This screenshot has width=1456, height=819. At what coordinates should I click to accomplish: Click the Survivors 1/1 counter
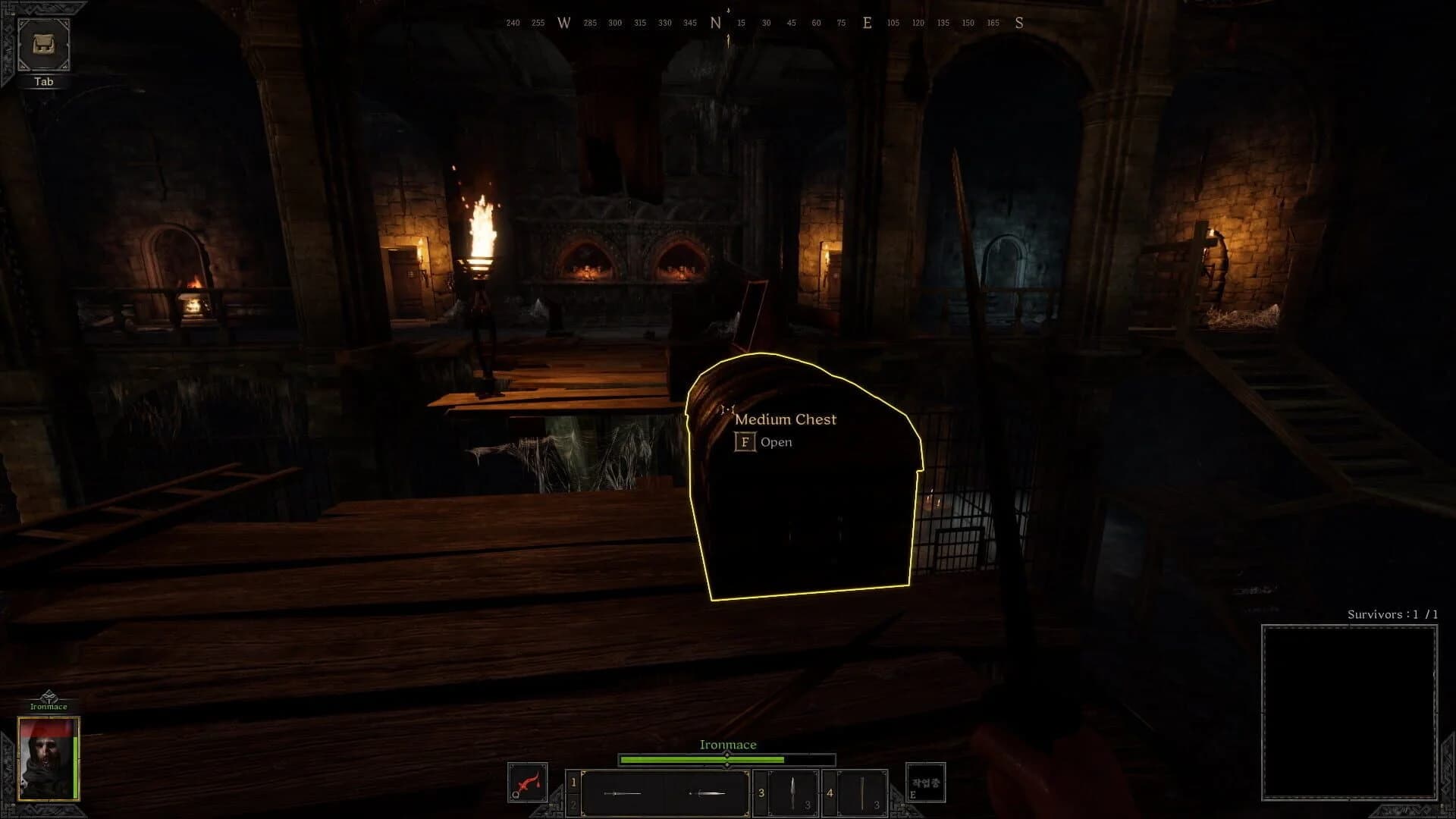1392,615
